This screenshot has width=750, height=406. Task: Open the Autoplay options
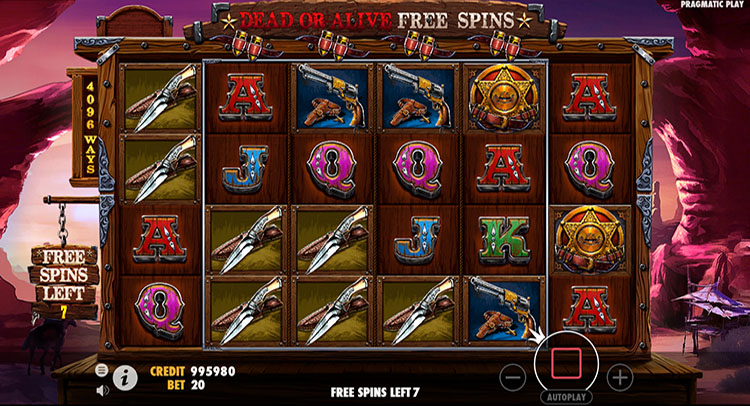coord(566,398)
